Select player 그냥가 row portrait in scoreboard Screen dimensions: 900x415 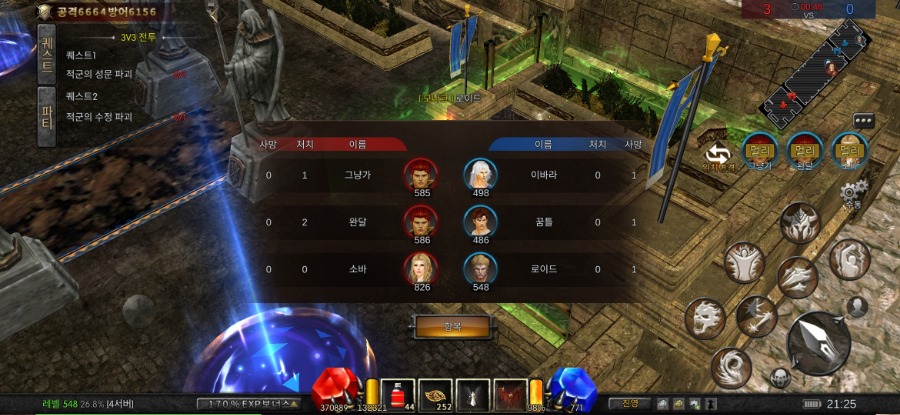coord(420,175)
